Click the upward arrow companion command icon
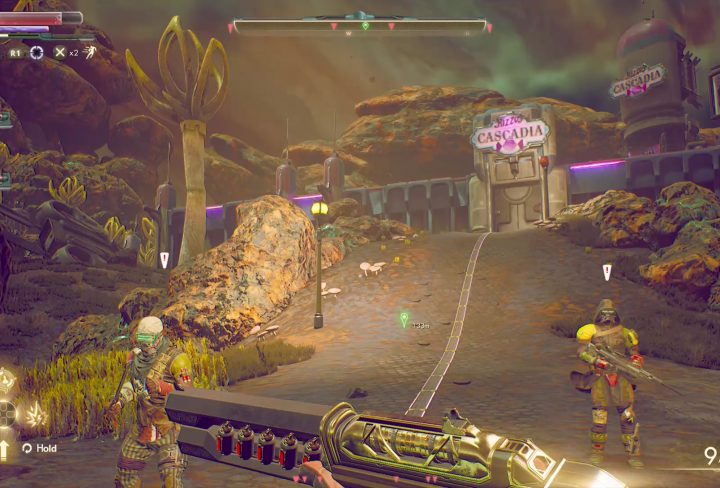The width and height of the screenshot is (720, 488). pos(6,447)
